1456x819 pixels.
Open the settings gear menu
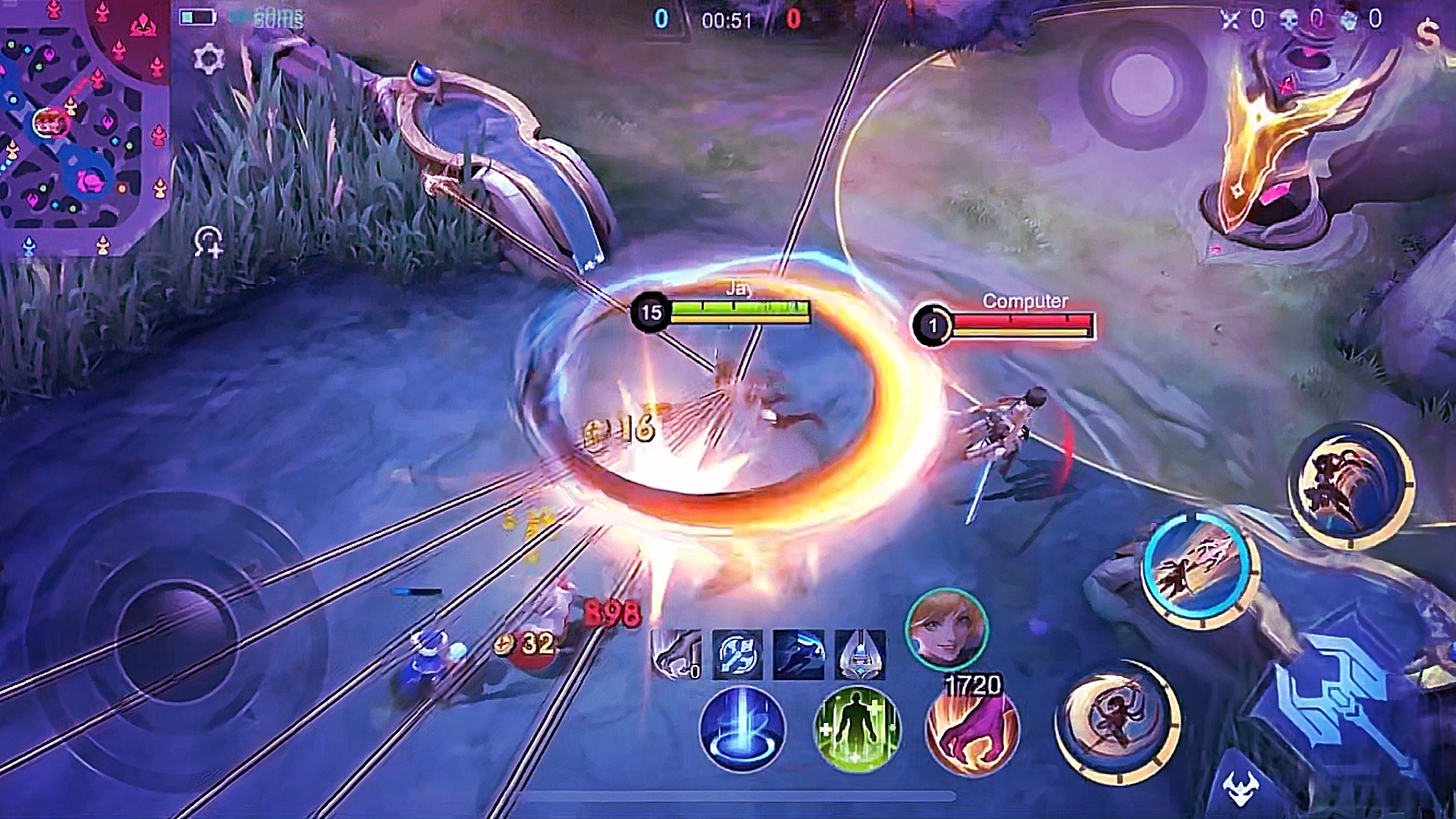click(x=209, y=58)
